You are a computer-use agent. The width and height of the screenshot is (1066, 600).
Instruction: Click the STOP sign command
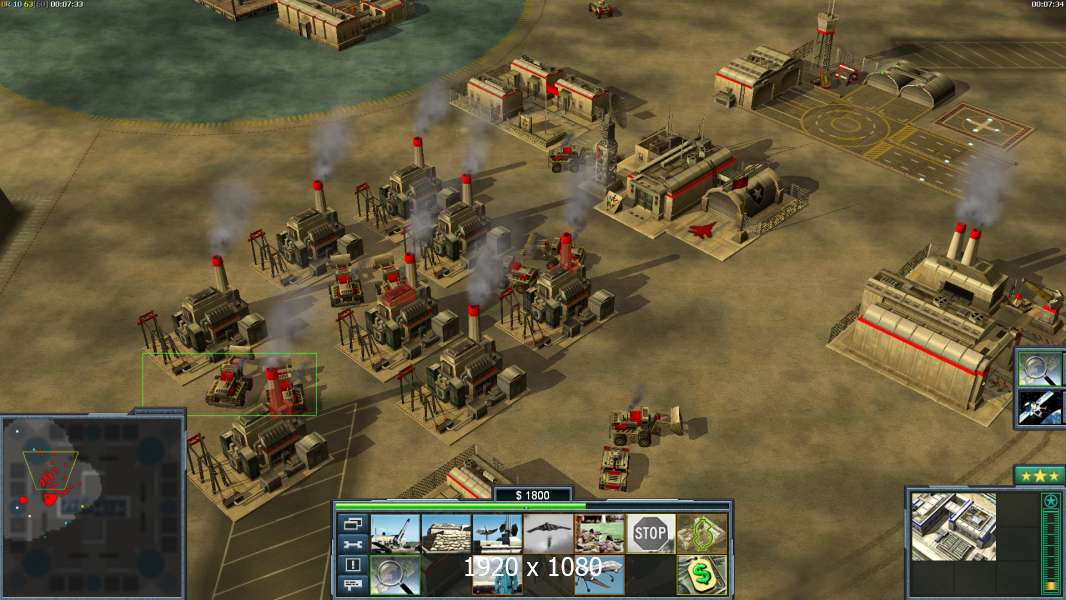point(651,534)
